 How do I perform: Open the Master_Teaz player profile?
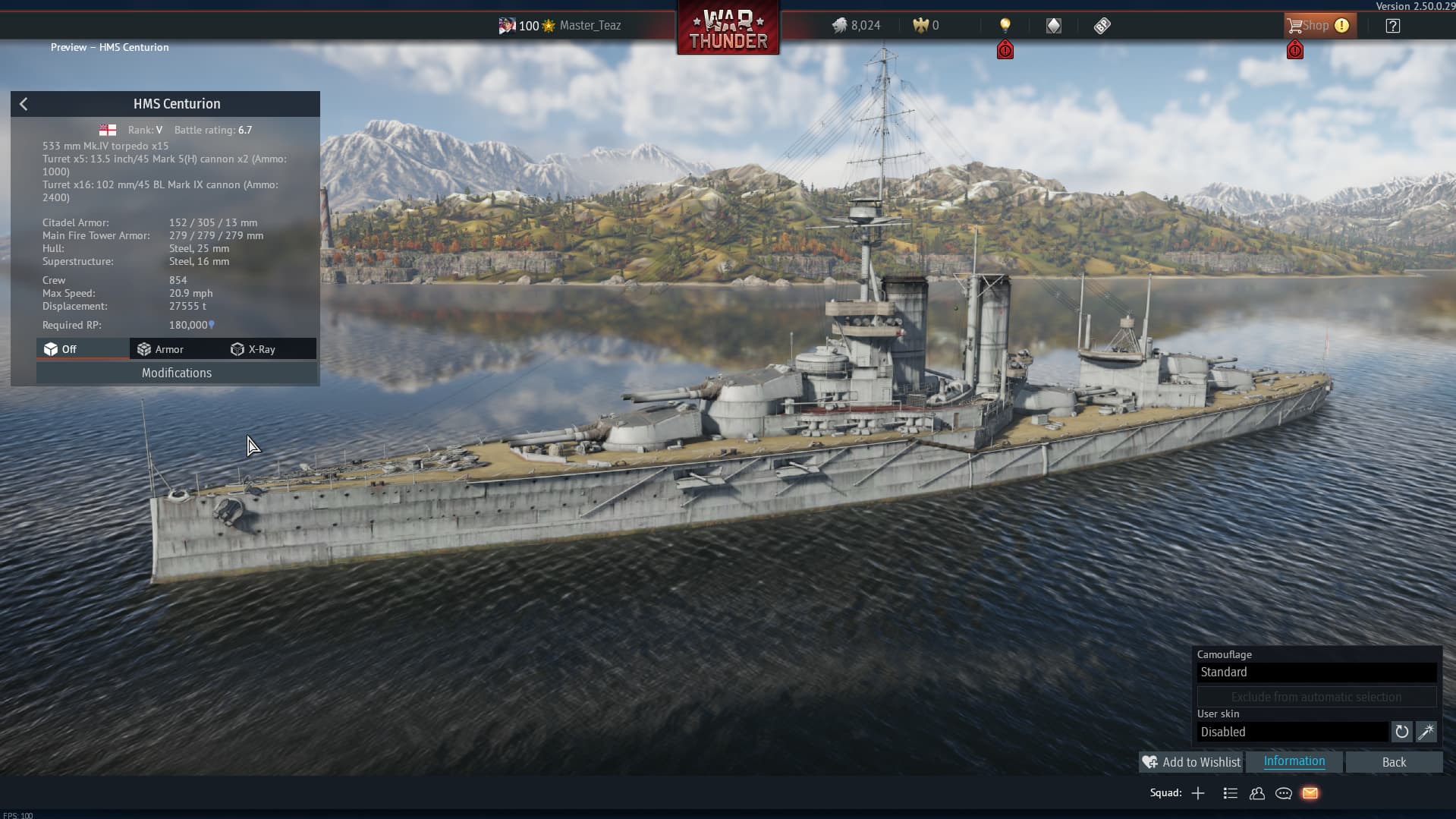590,26
